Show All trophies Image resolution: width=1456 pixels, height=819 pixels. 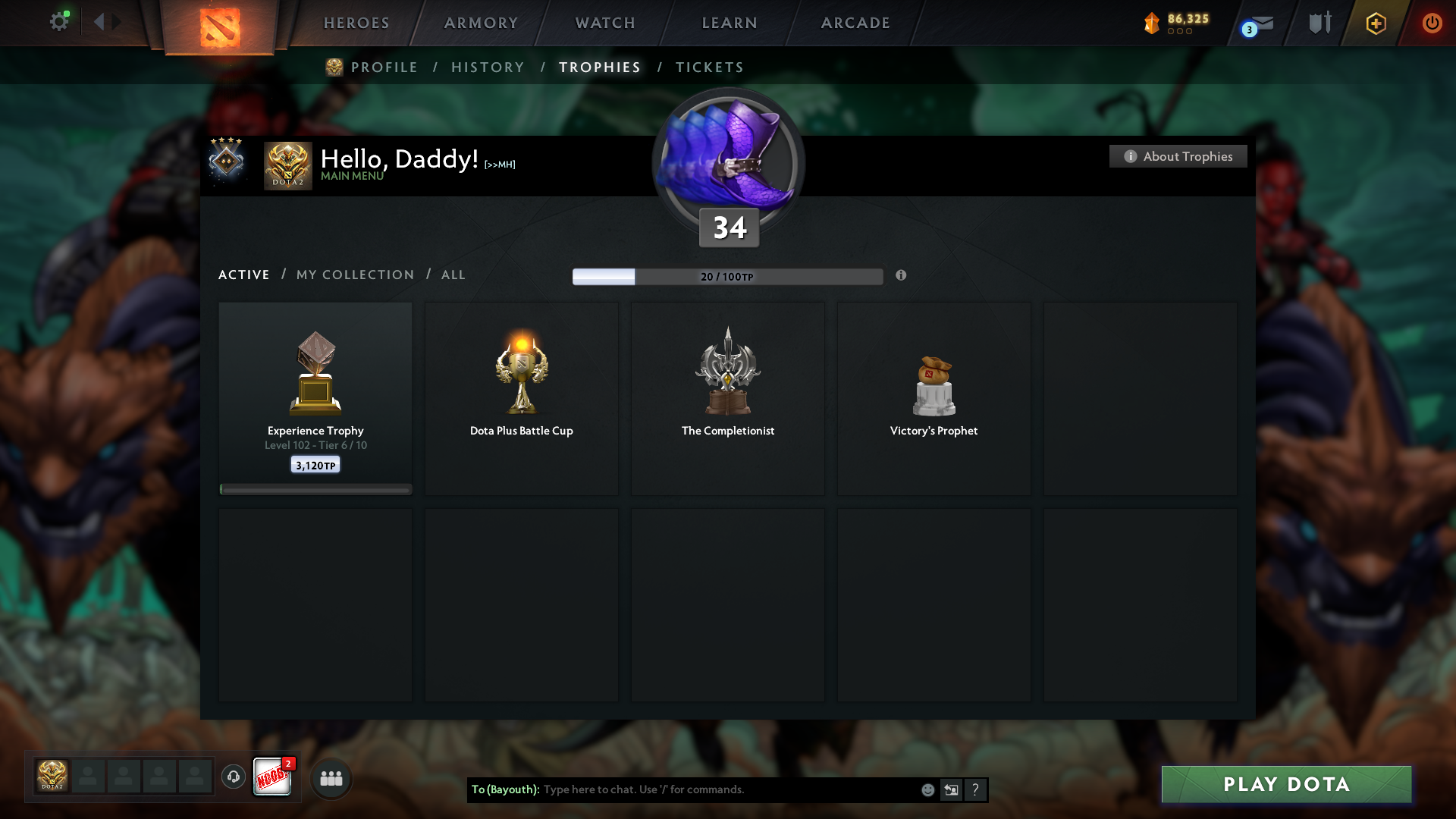453,275
